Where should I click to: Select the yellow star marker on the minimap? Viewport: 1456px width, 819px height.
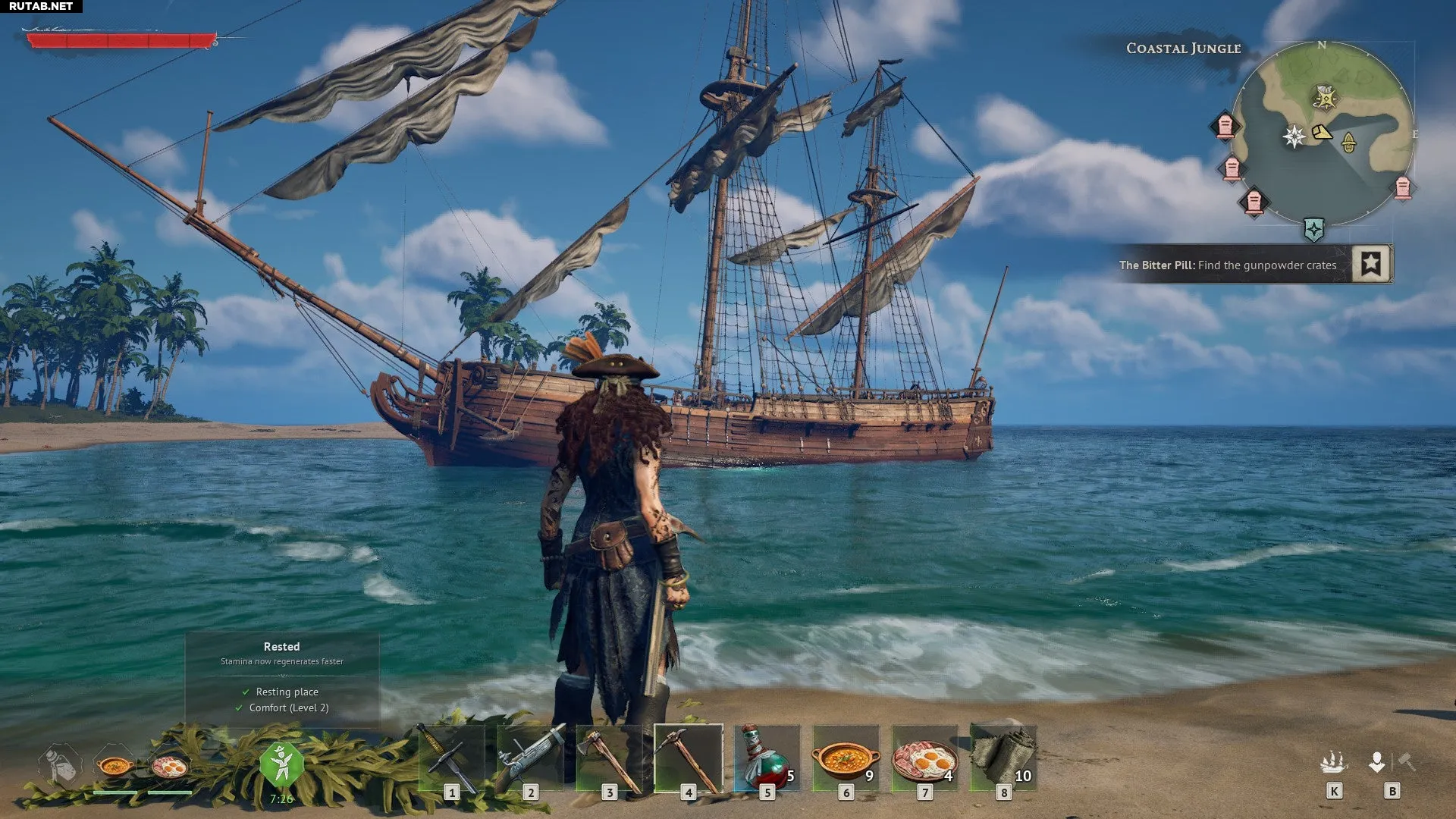point(1324,97)
